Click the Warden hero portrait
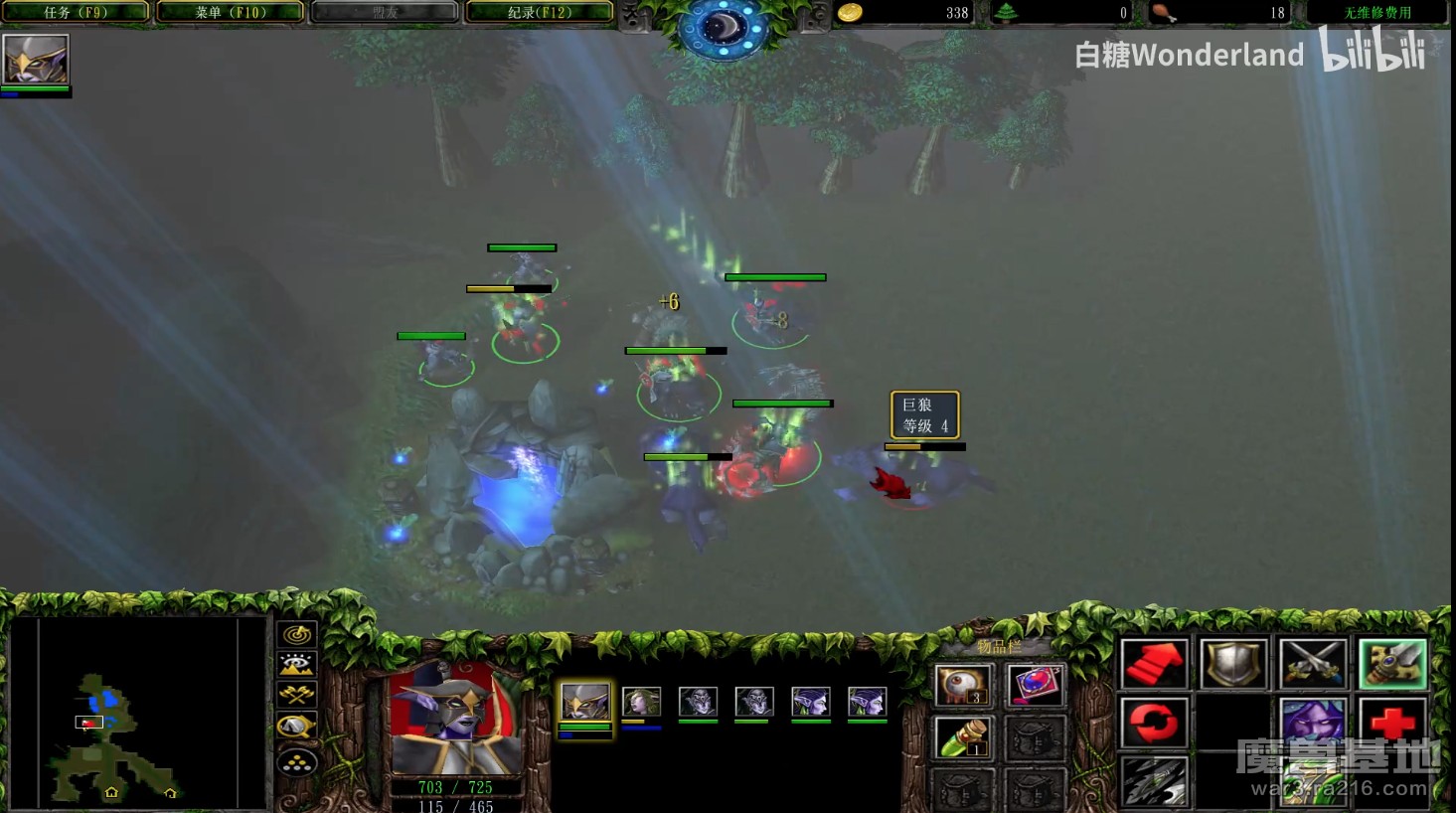The image size is (1456, 813). coord(455,721)
